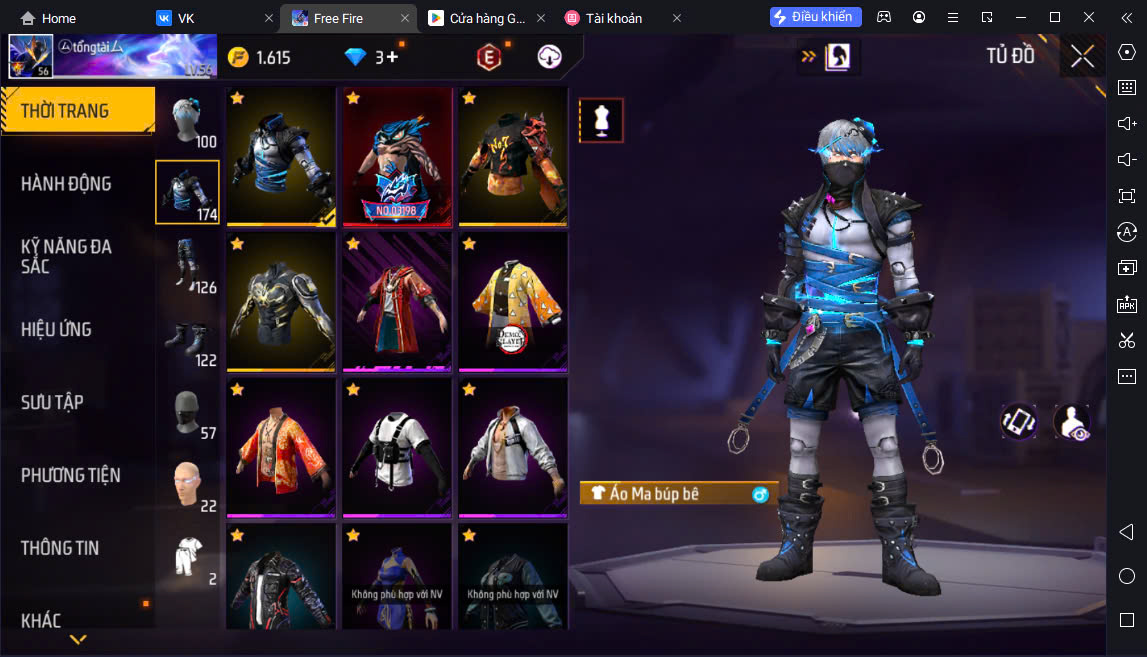Select the orange No.7 flame jacket

513,156
